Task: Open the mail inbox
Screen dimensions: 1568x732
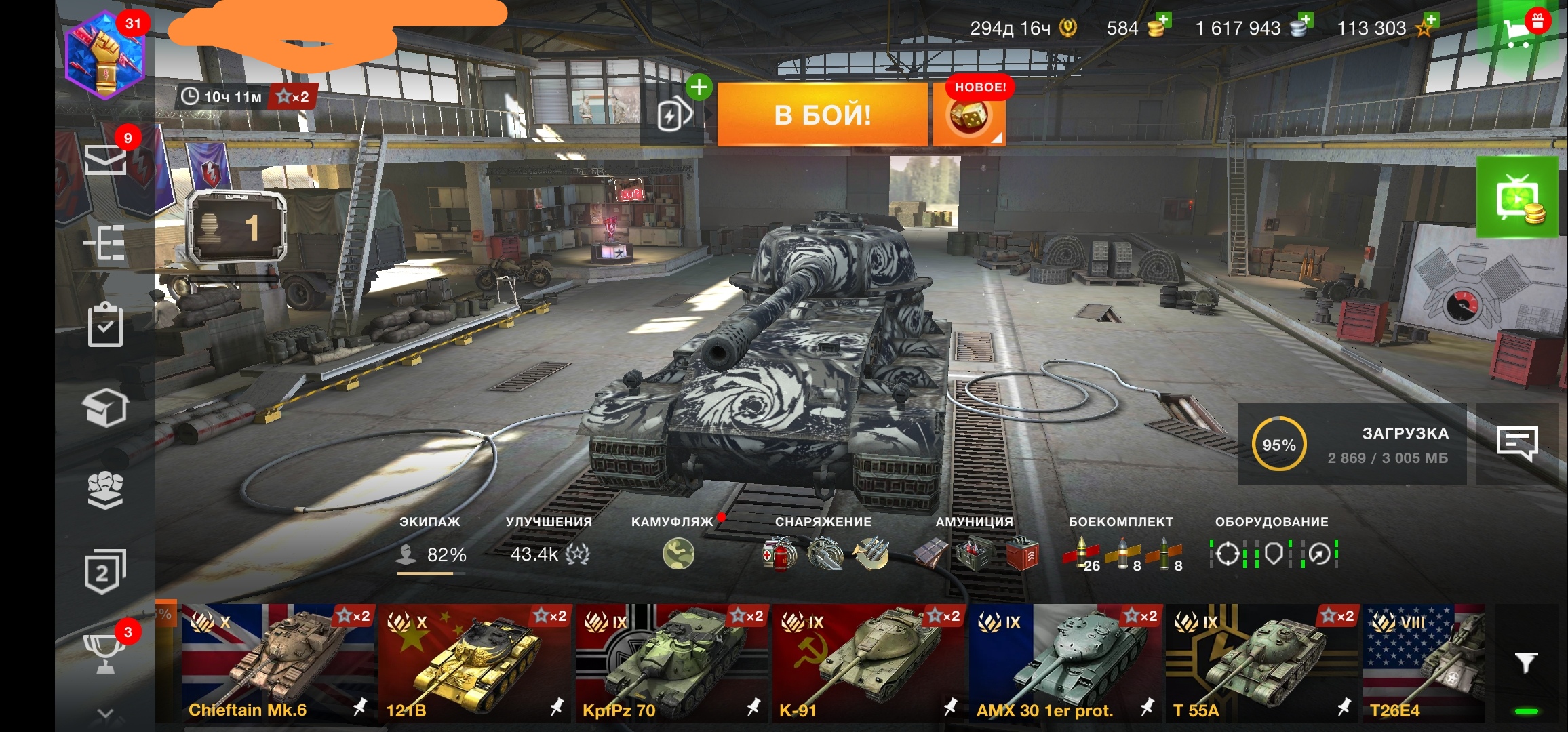Action: pyautogui.click(x=105, y=159)
